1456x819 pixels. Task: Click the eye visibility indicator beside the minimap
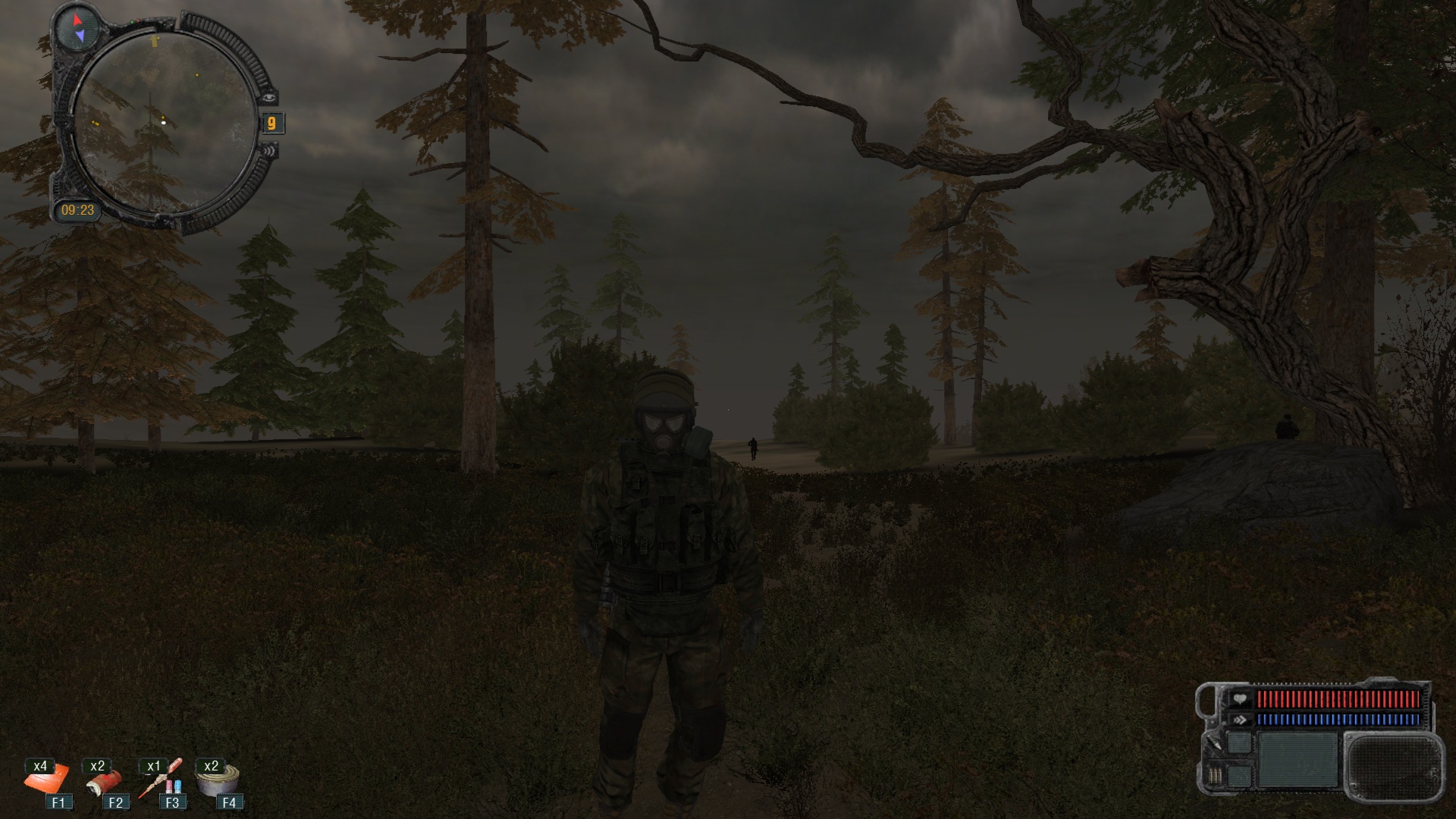point(270,97)
